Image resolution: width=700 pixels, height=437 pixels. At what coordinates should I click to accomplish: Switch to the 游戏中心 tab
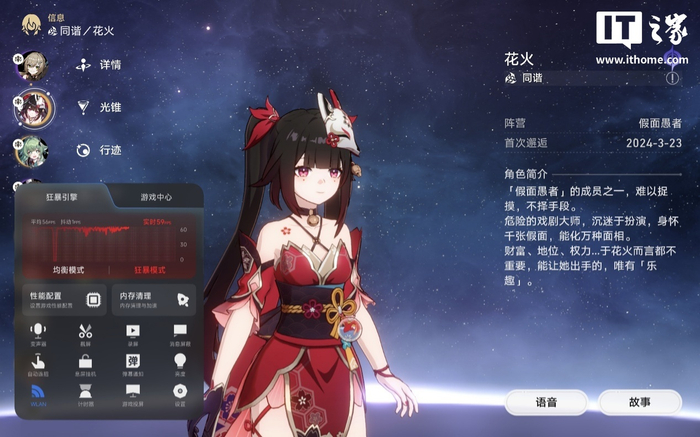[154, 197]
